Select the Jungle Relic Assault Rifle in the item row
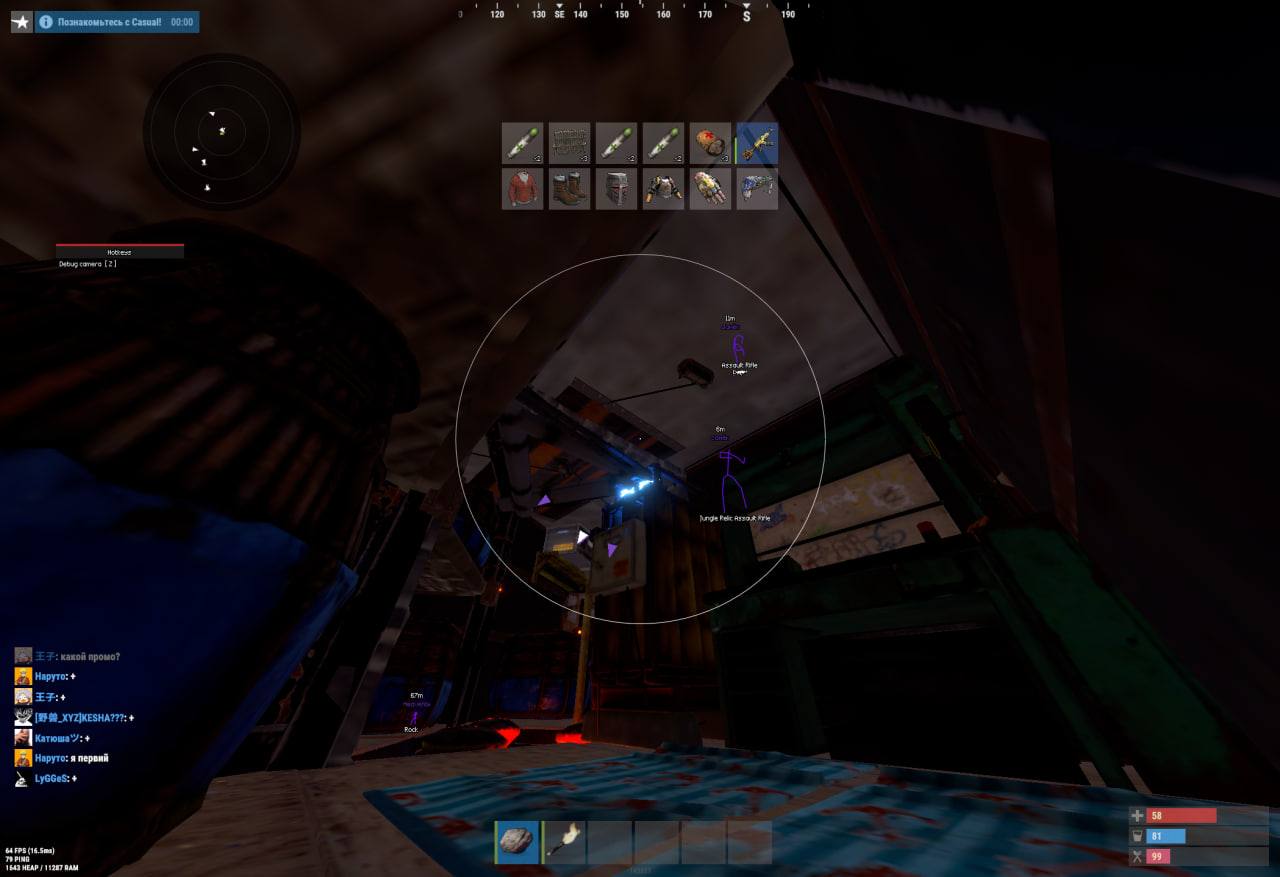1280x877 pixels. [756, 143]
